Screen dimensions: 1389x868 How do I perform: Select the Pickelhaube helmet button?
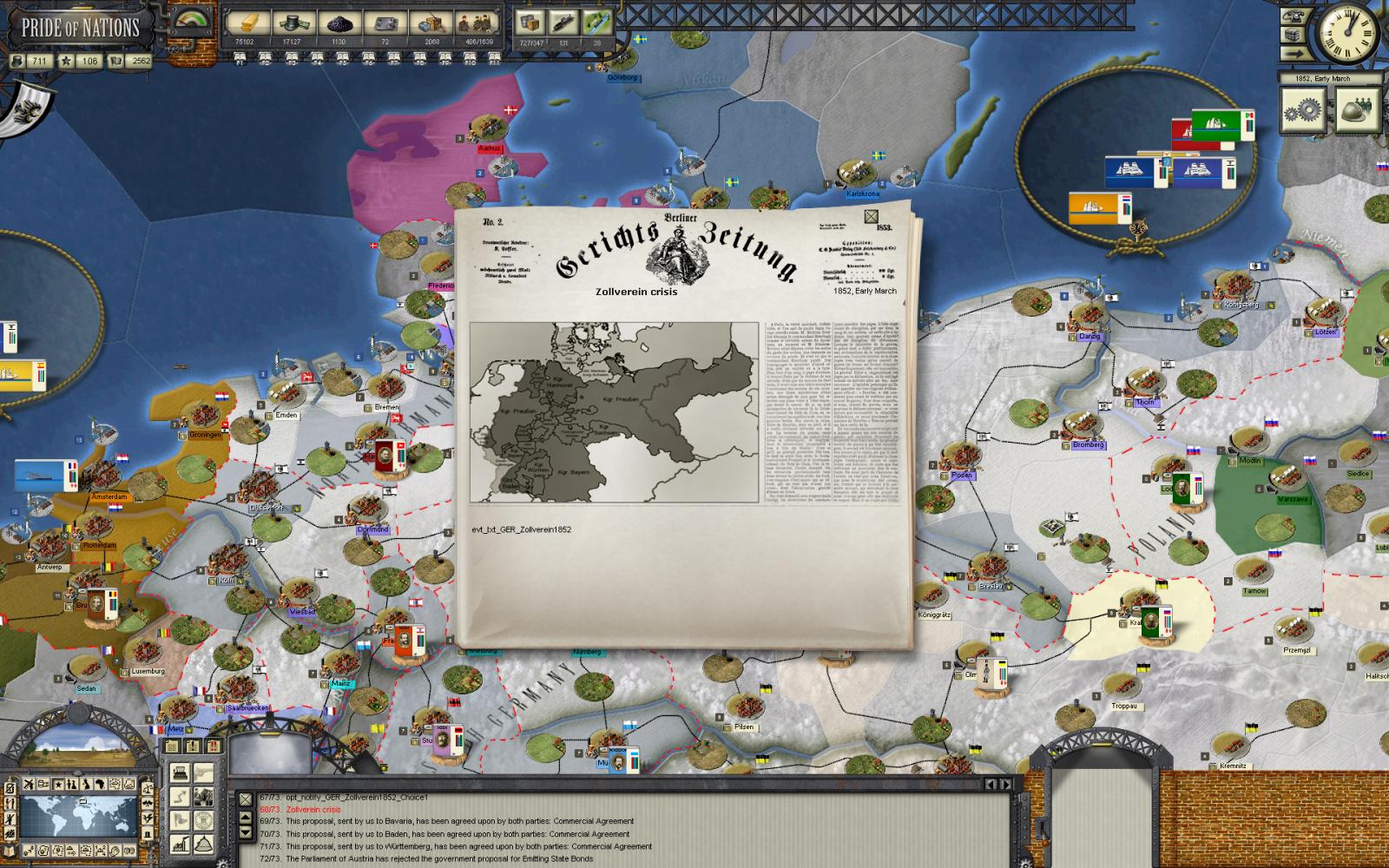point(204,842)
